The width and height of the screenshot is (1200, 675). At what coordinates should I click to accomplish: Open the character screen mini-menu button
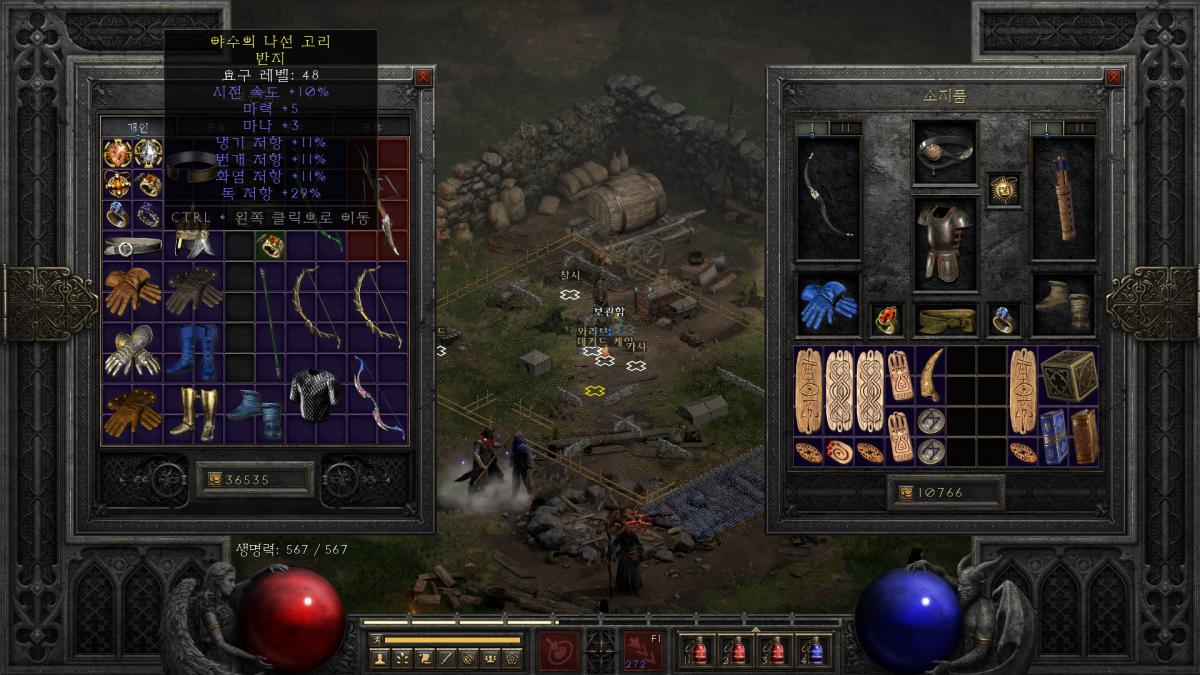[x=379, y=658]
